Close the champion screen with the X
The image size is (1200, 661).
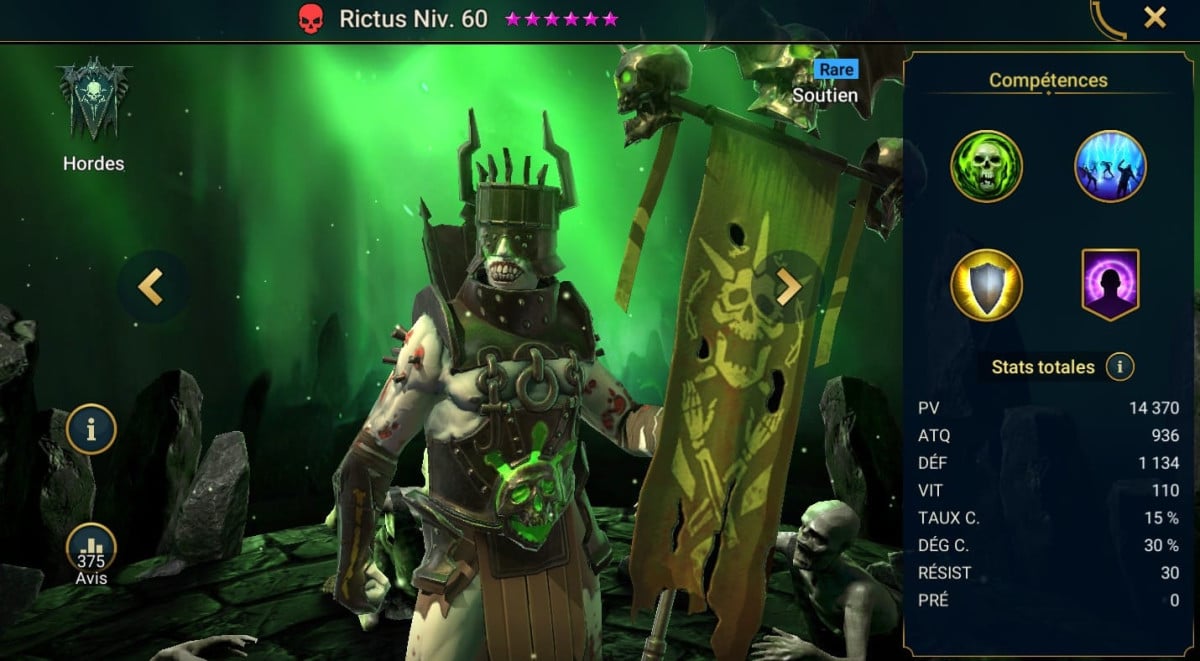[x=1155, y=17]
